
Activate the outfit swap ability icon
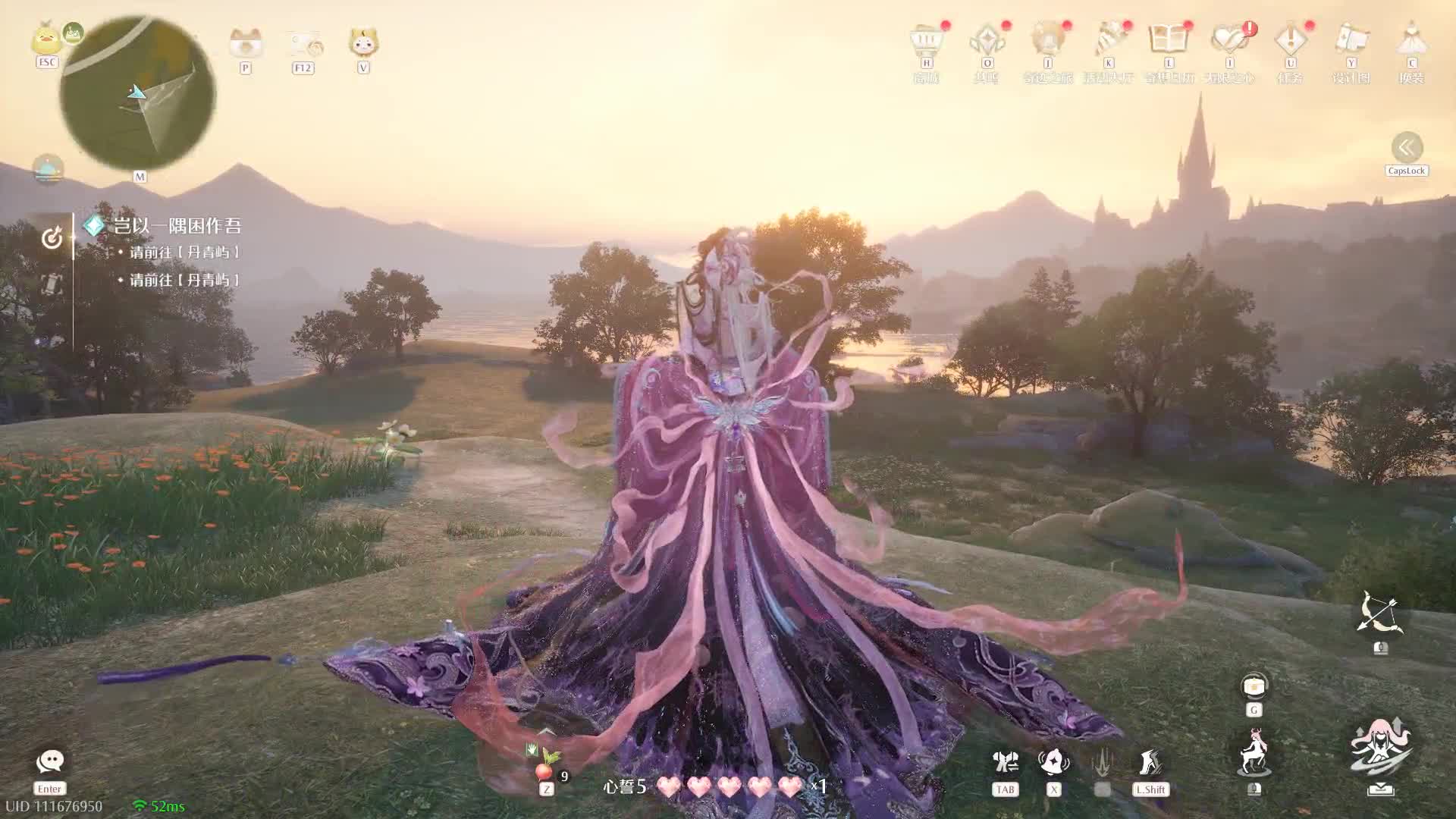point(1006,762)
